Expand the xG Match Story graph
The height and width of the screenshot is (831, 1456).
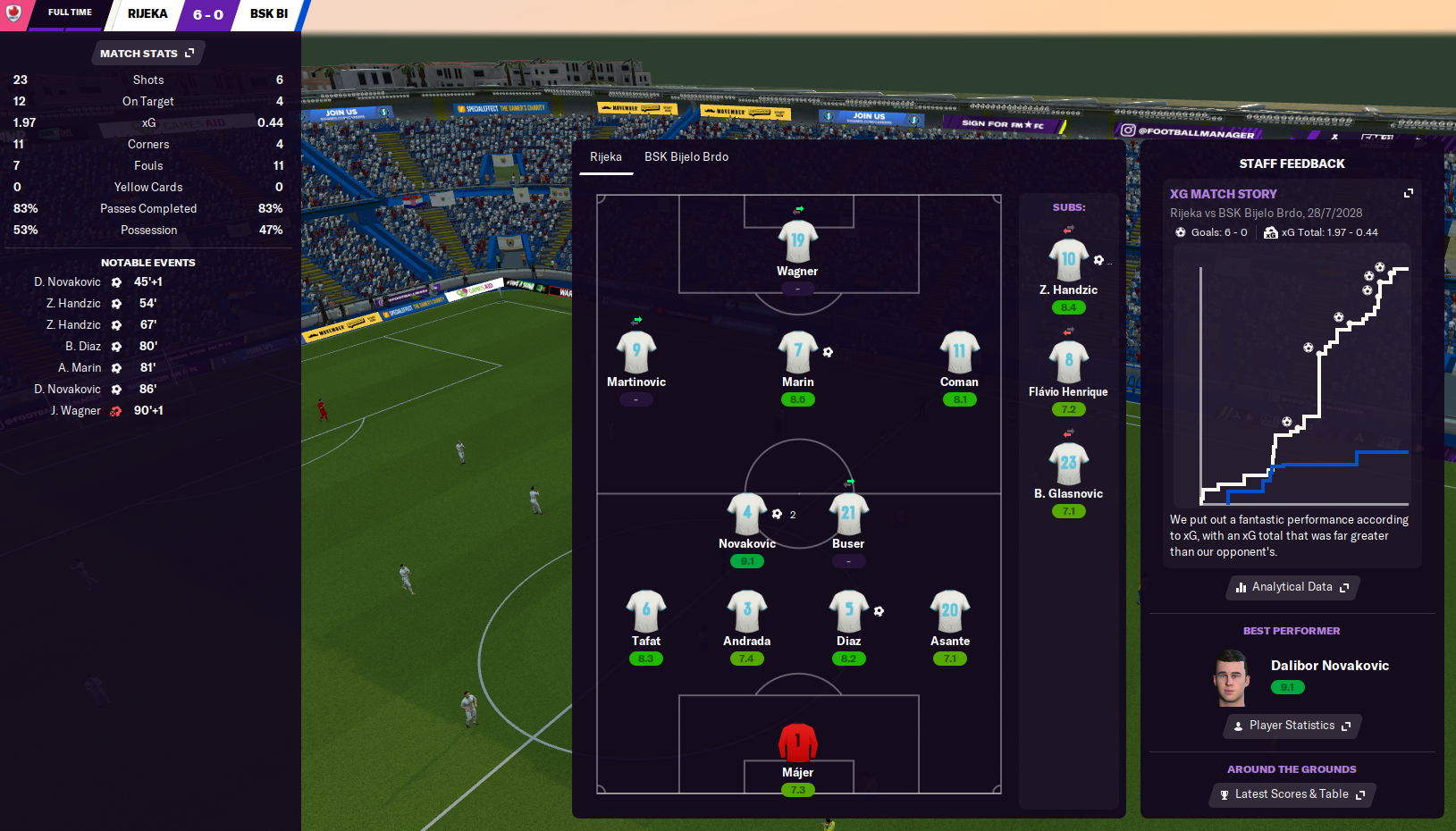pos(1409,193)
